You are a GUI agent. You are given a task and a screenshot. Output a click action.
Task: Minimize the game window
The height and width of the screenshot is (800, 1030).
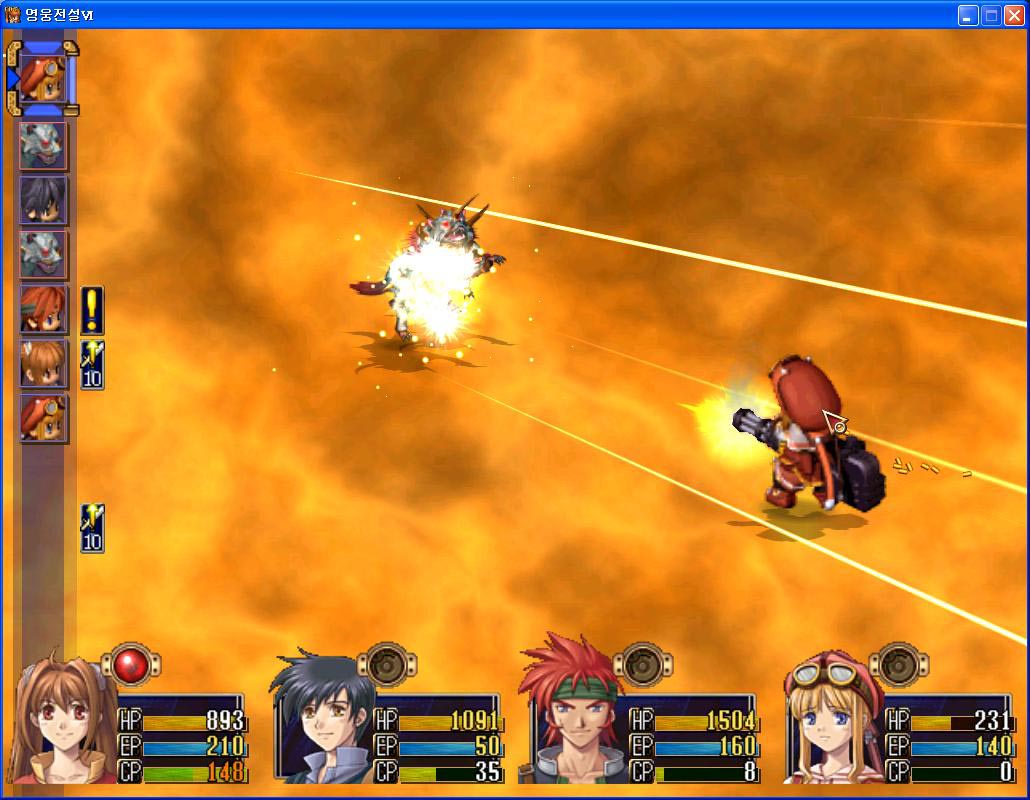pyautogui.click(x=968, y=15)
